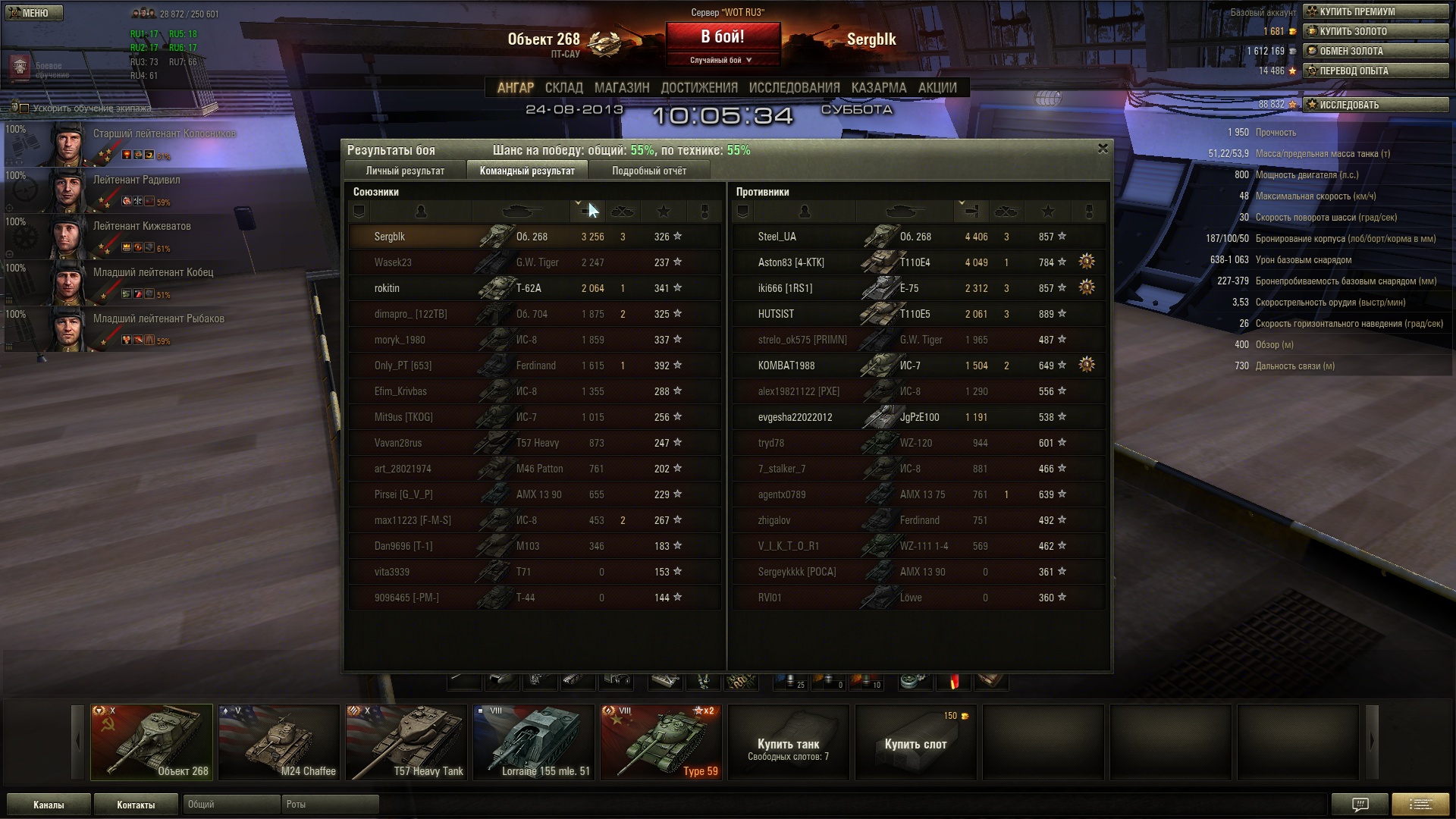The width and height of the screenshot is (1456, 819).
Task: Select player row Steel_UA in enemies list
Action: pyautogui.click(x=777, y=237)
